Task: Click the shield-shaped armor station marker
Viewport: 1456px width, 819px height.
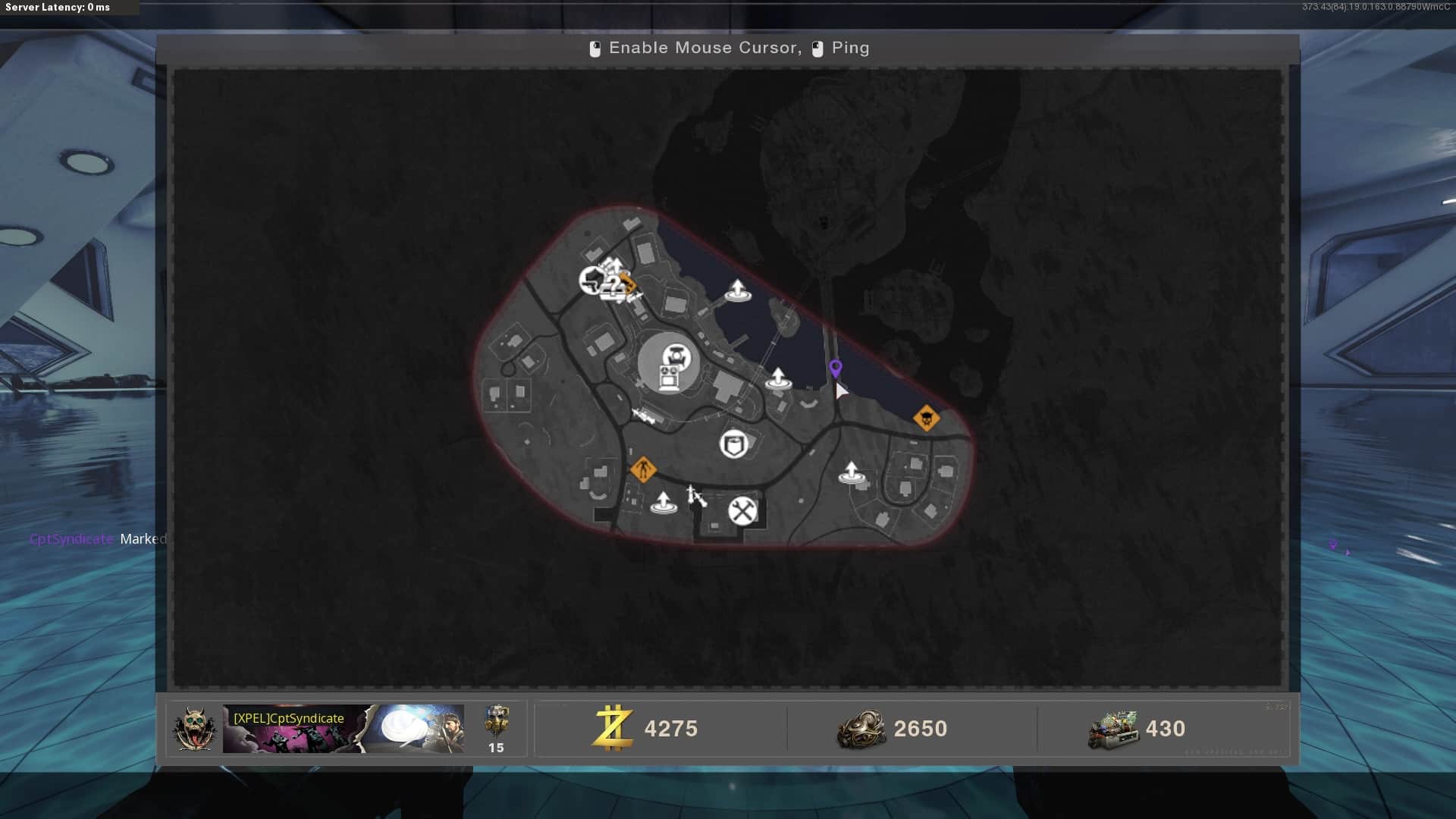Action: (x=733, y=444)
